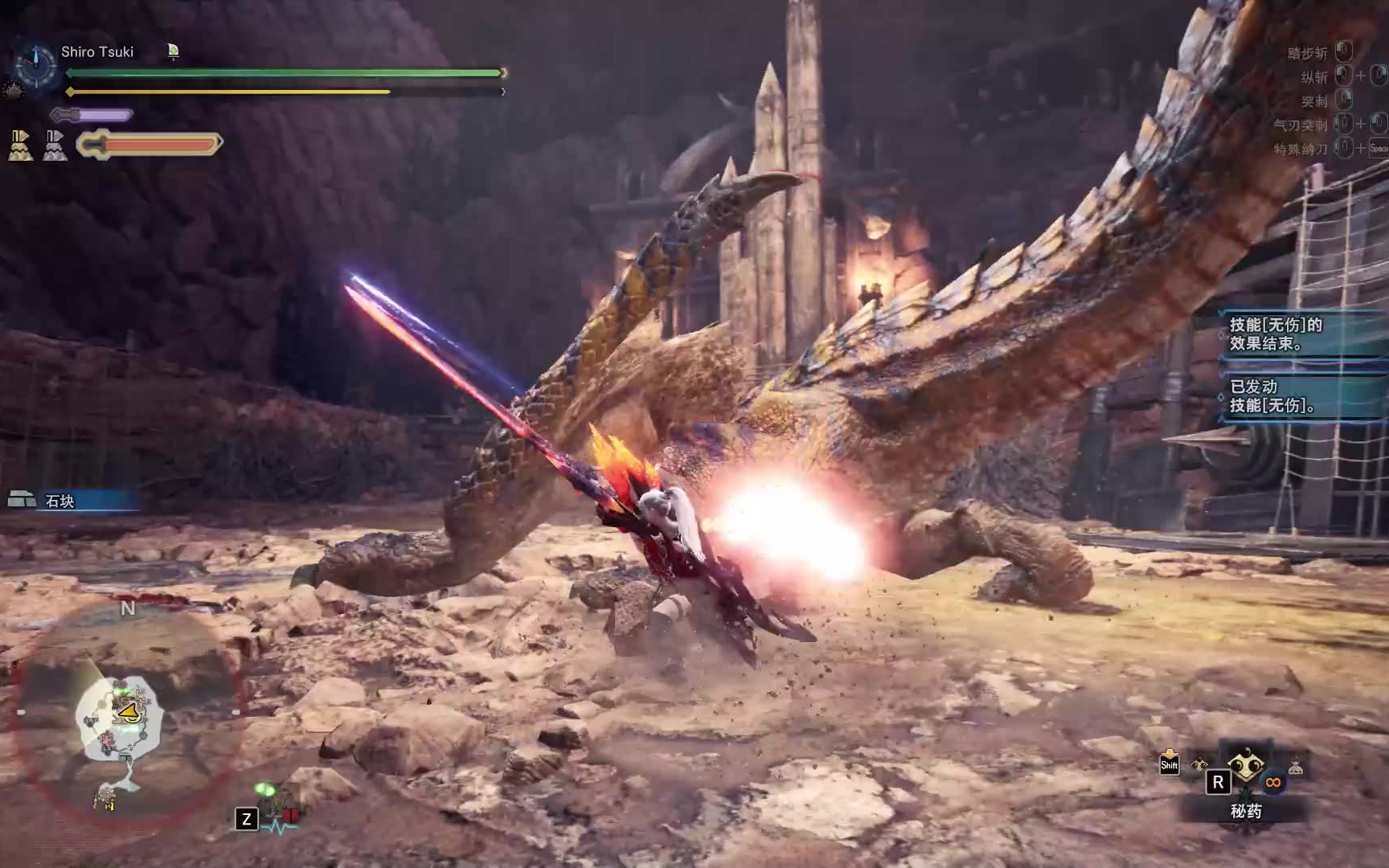
Task: Click the 技能[无伤]的效果结束 notification
Action: [x=1286, y=334]
